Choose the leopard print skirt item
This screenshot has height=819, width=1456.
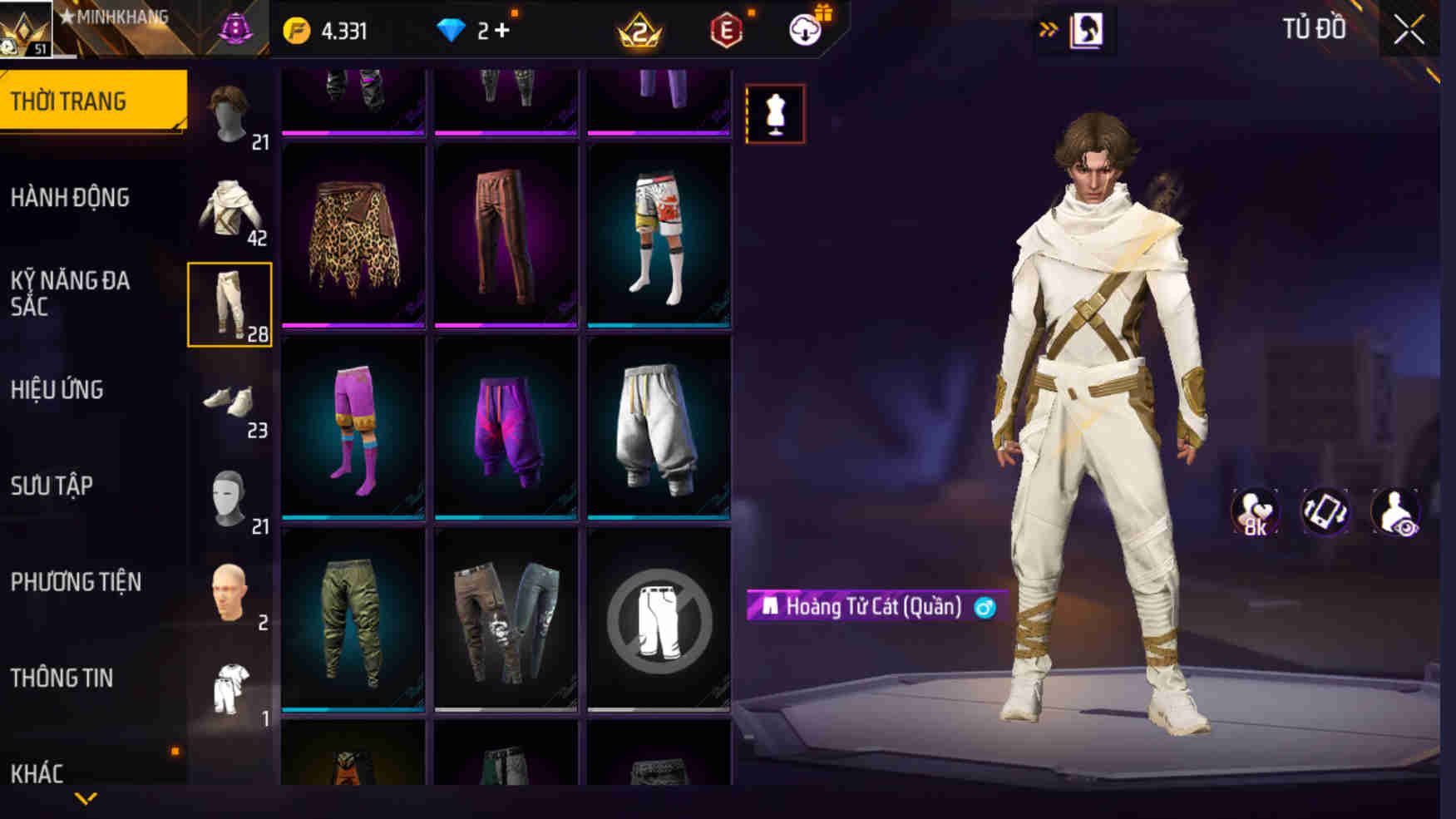pyautogui.click(x=353, y=237)
